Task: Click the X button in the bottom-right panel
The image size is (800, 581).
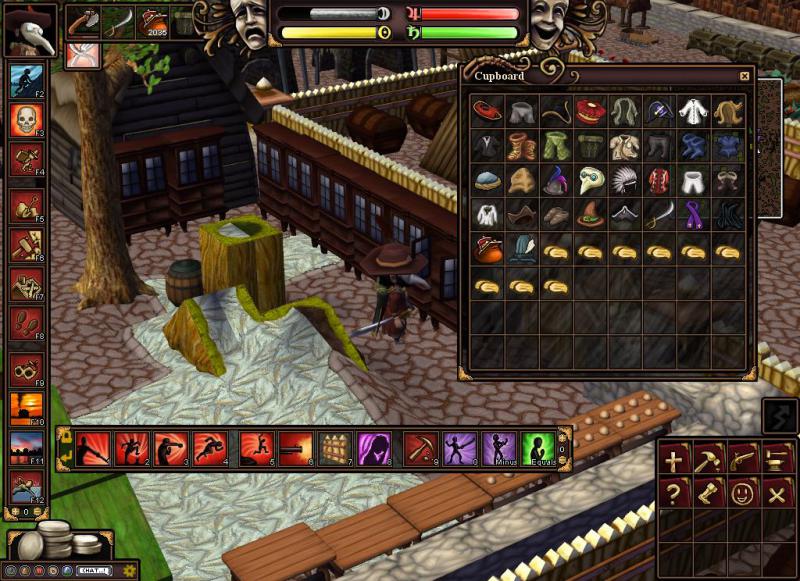Action: (776, 493)
